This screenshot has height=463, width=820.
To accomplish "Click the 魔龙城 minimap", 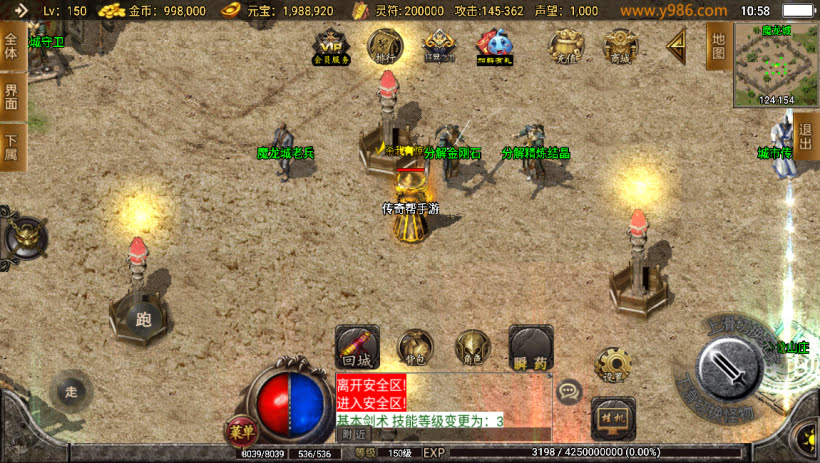I will coord(776,64).
